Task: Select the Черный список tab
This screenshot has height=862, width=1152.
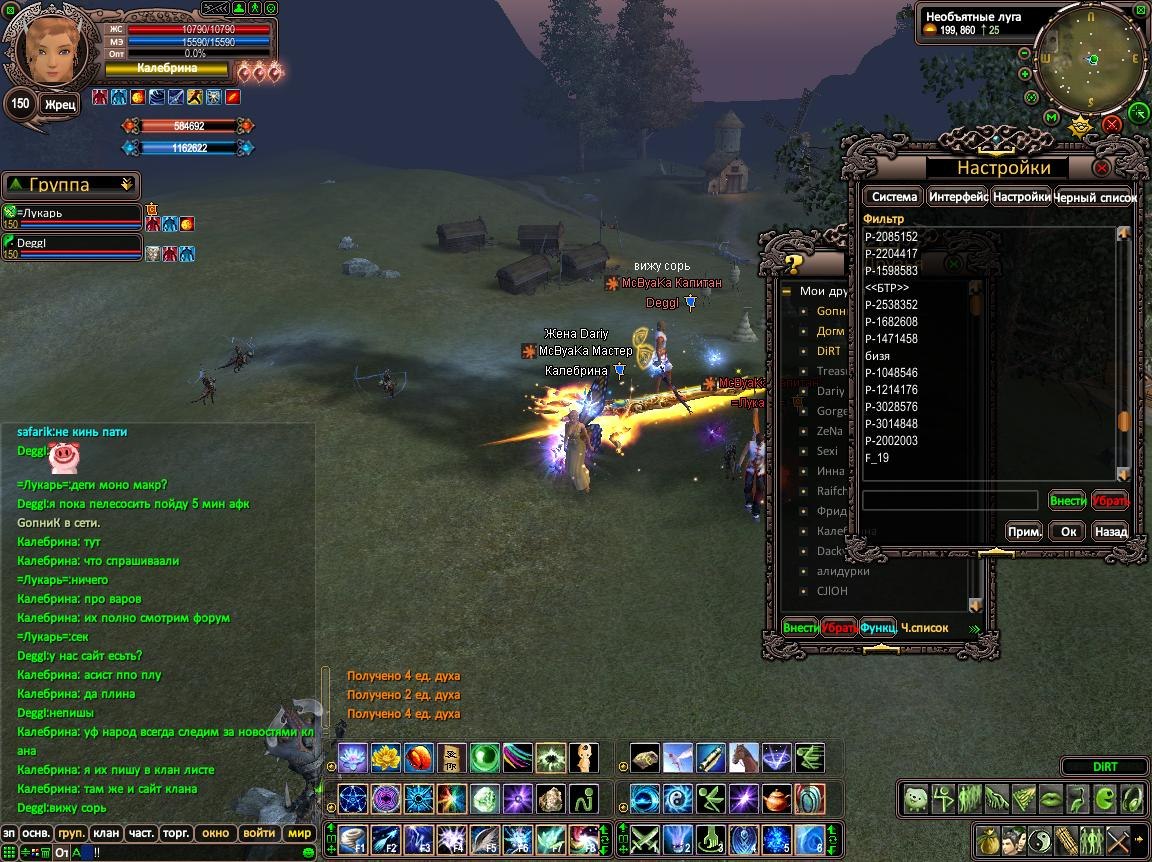Action: click(1095, 198)
